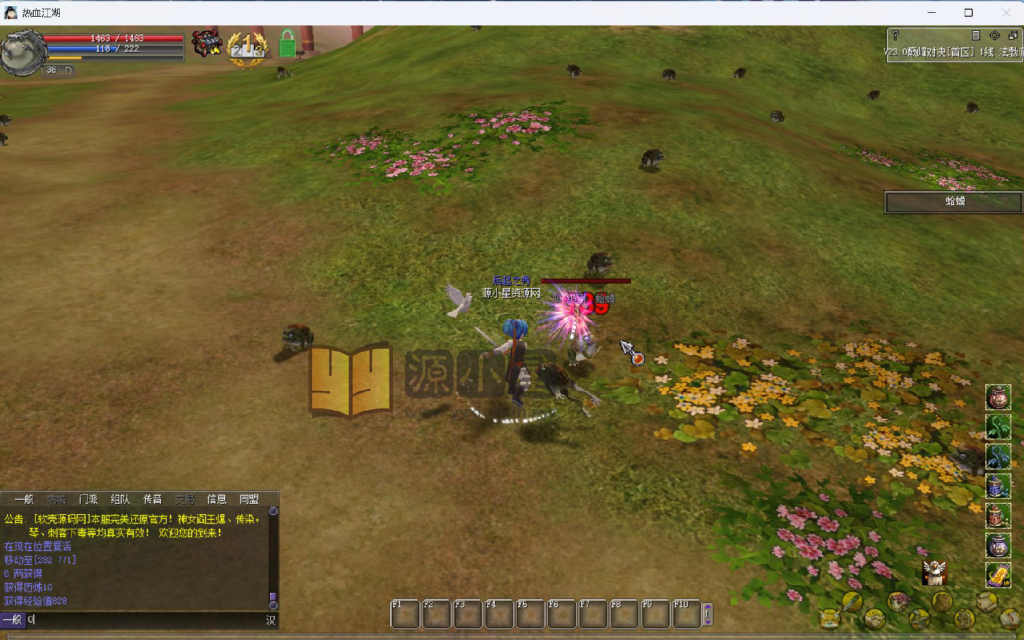
Task: Open the 组队 chat tab
Action: click(120, 499)
